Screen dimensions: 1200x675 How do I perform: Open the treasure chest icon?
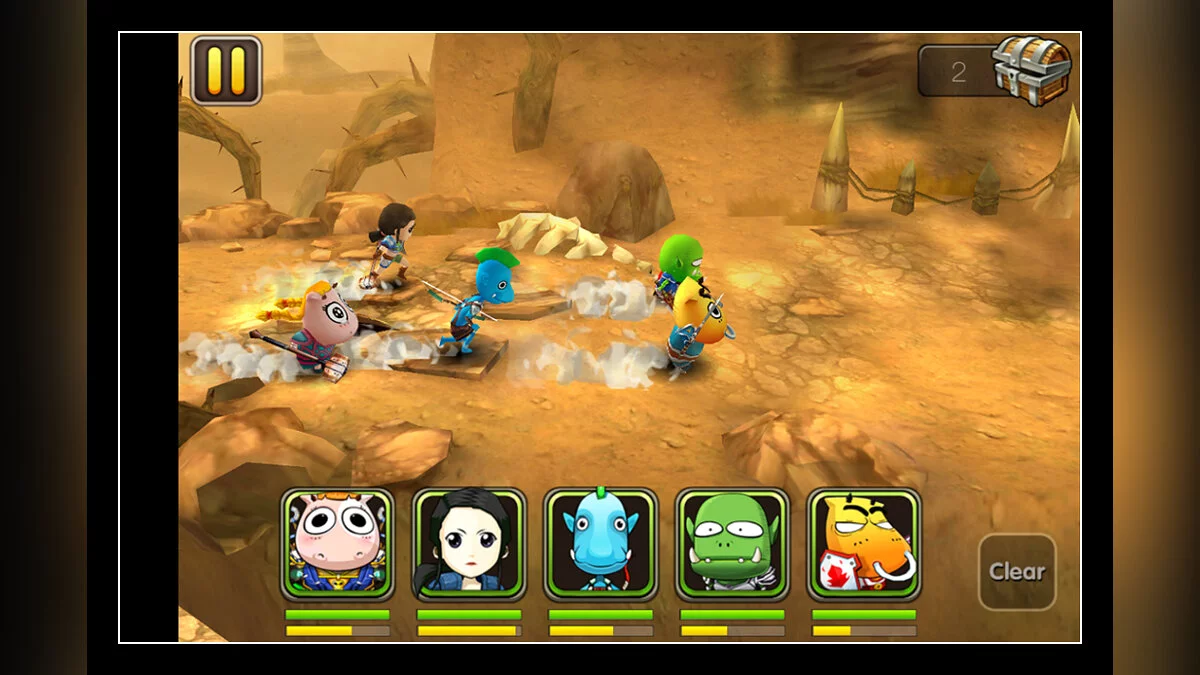click(x=1031, y=71)
